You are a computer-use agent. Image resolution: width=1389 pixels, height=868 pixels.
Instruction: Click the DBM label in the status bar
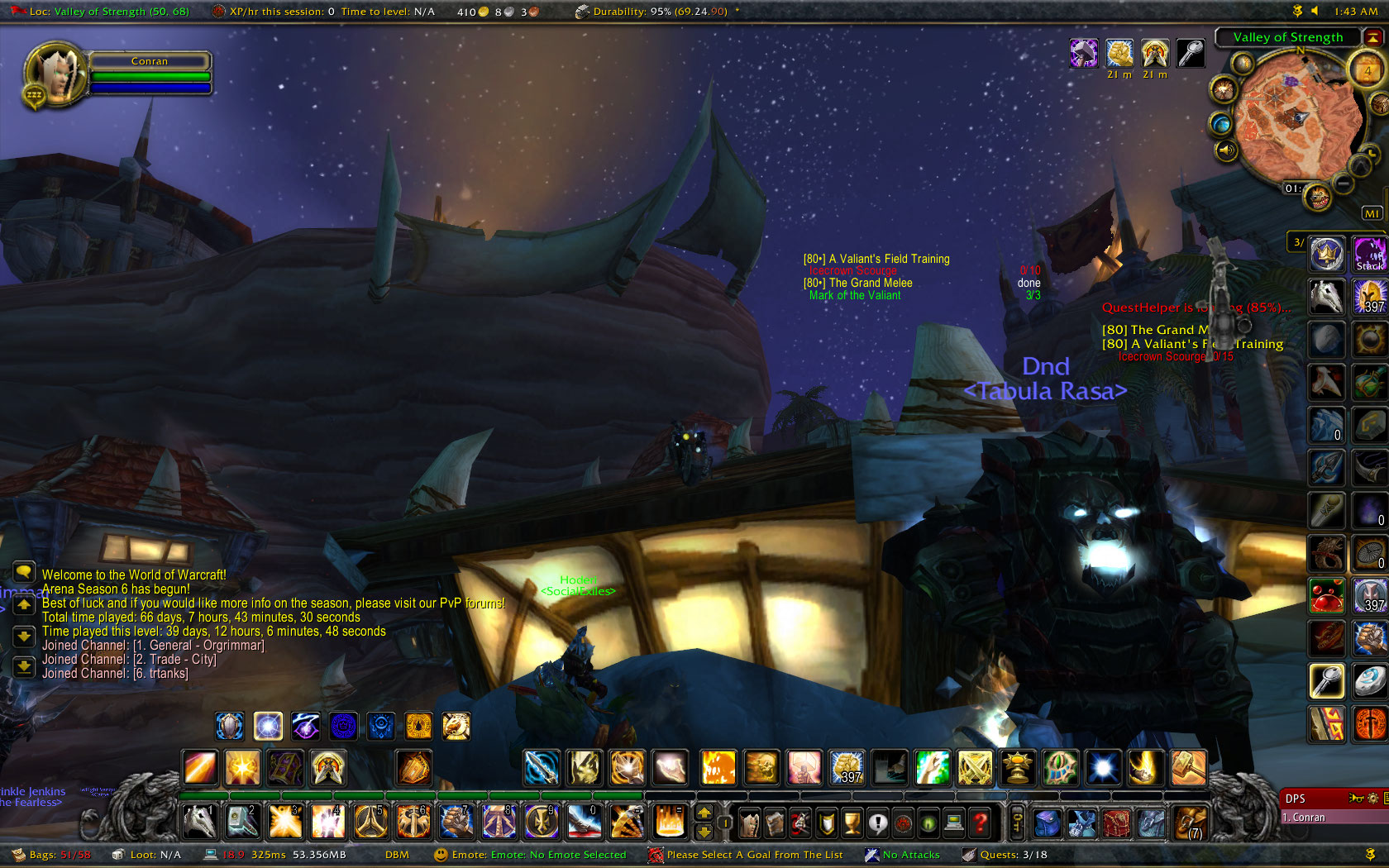397,855
